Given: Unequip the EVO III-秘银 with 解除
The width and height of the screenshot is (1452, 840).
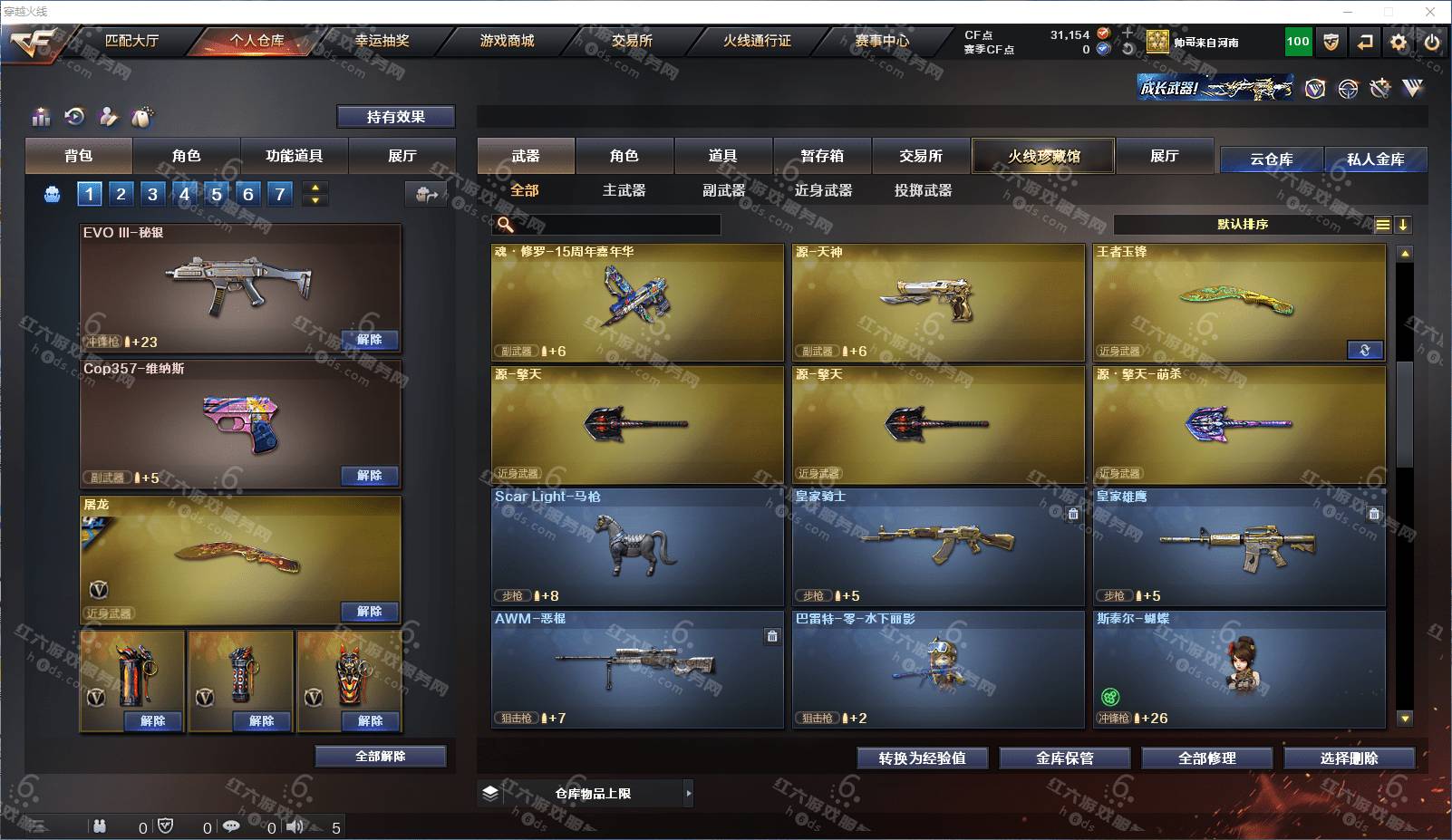Looking at the screenshot, I should [x=369, y=340].
